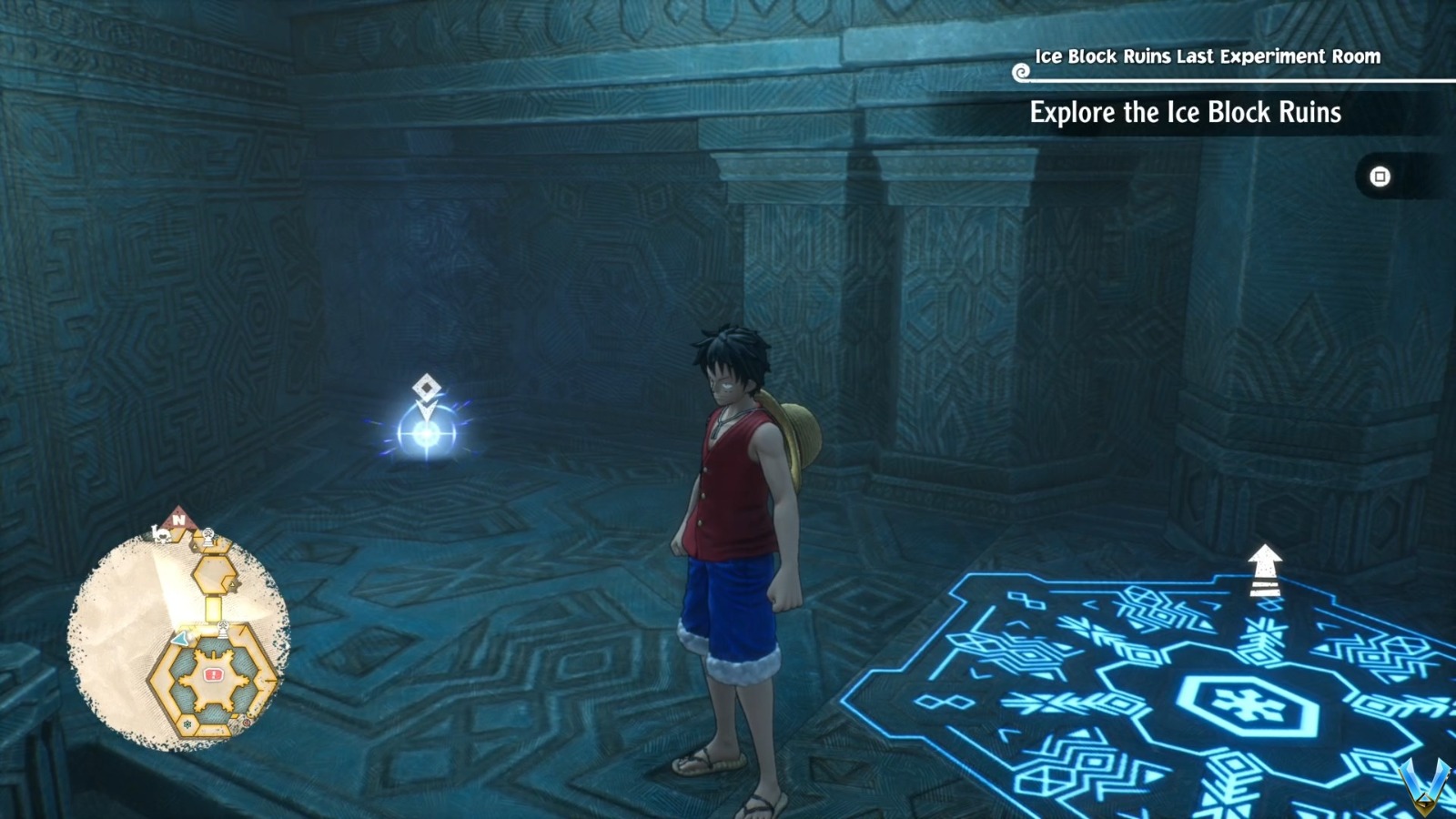Click the yellow triangle marker on the minimap

pos(232,583)
